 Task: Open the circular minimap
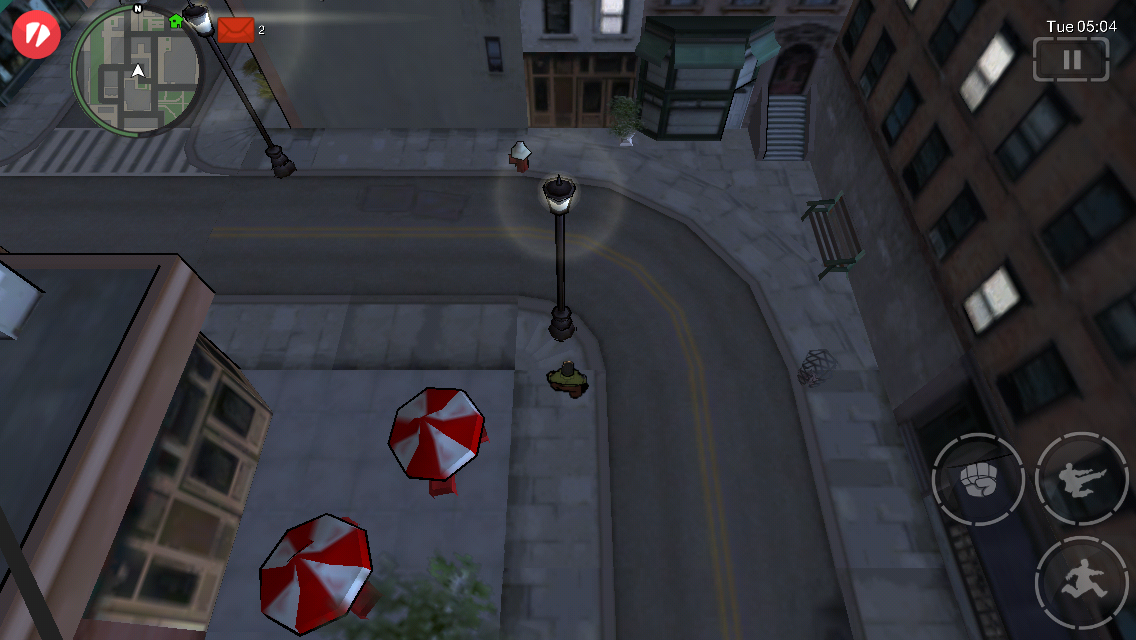point(136,70)
